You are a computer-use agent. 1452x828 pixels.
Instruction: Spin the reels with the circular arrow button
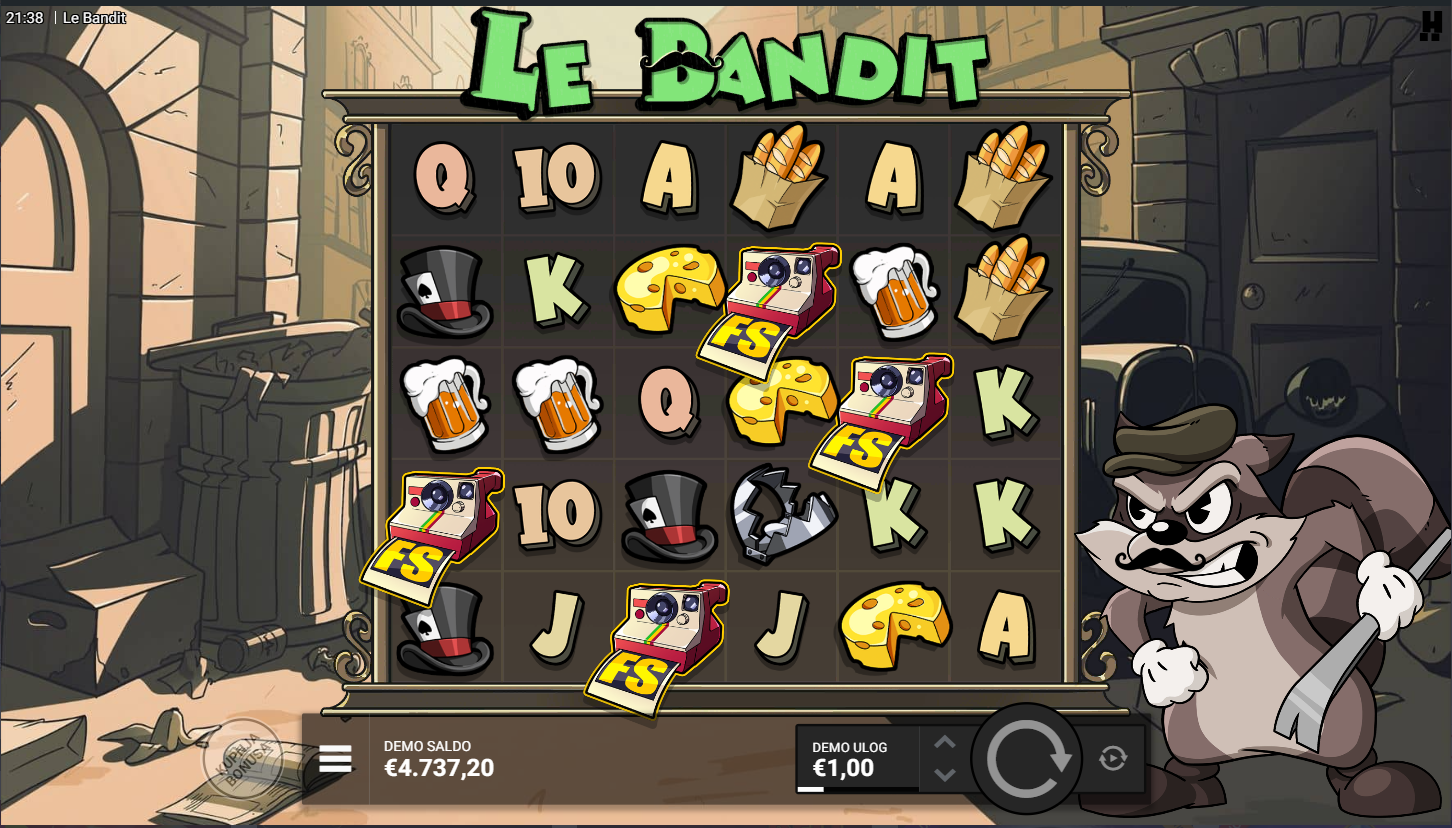(x=1027, y=759)
